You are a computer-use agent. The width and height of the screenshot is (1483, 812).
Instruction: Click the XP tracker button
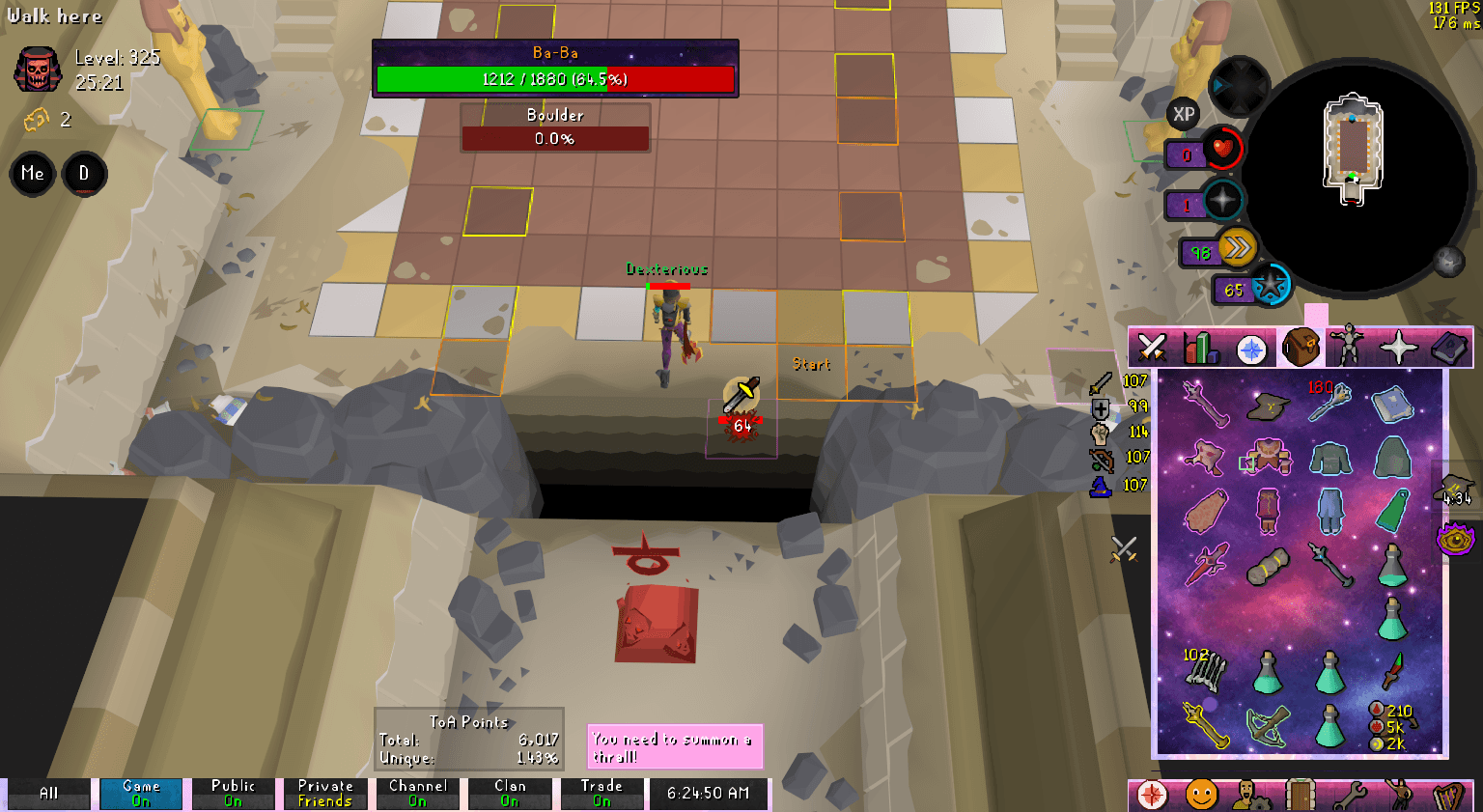coord(1182,116)
